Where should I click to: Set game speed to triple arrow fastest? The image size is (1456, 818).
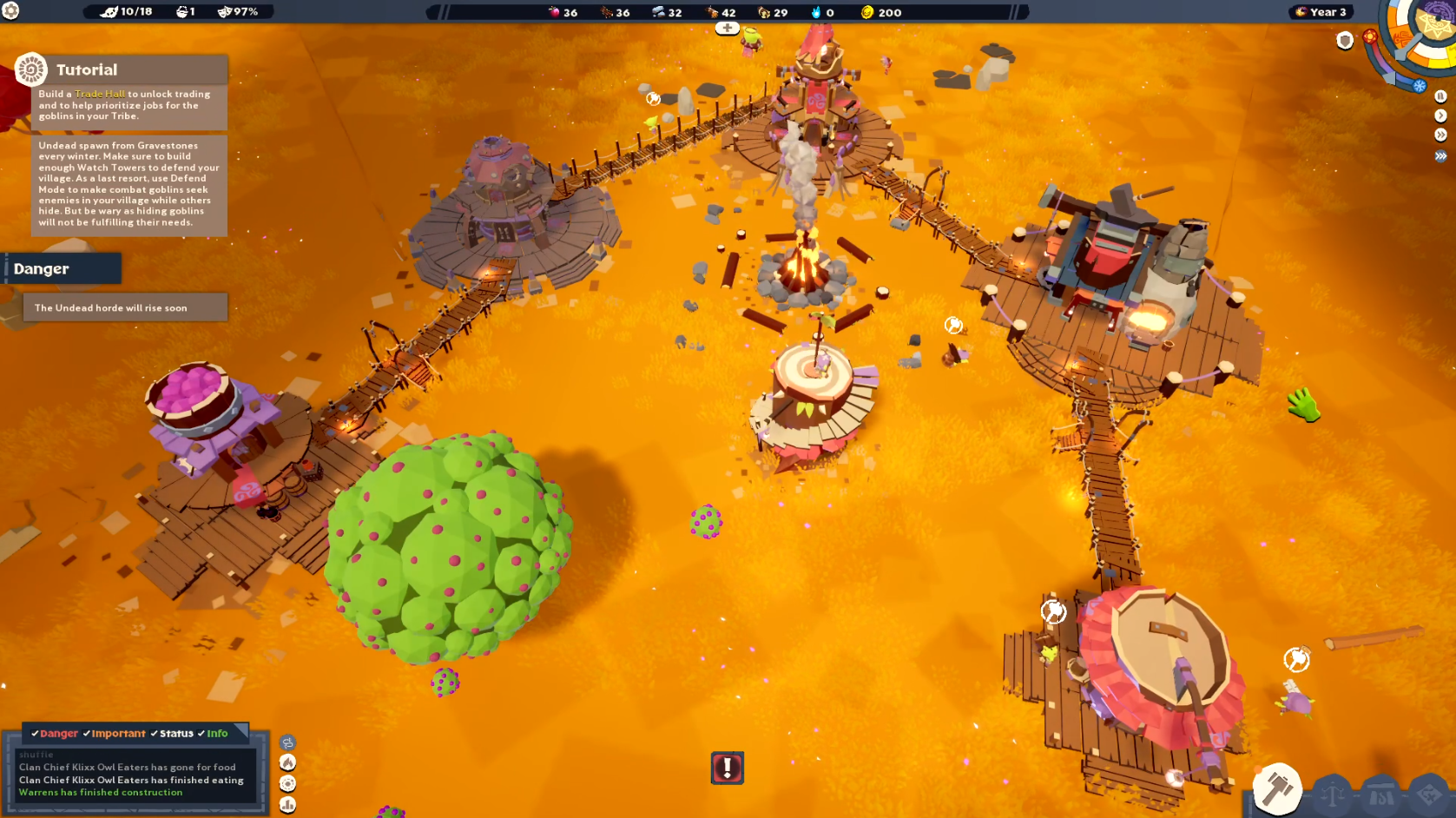click(1440, 156)
